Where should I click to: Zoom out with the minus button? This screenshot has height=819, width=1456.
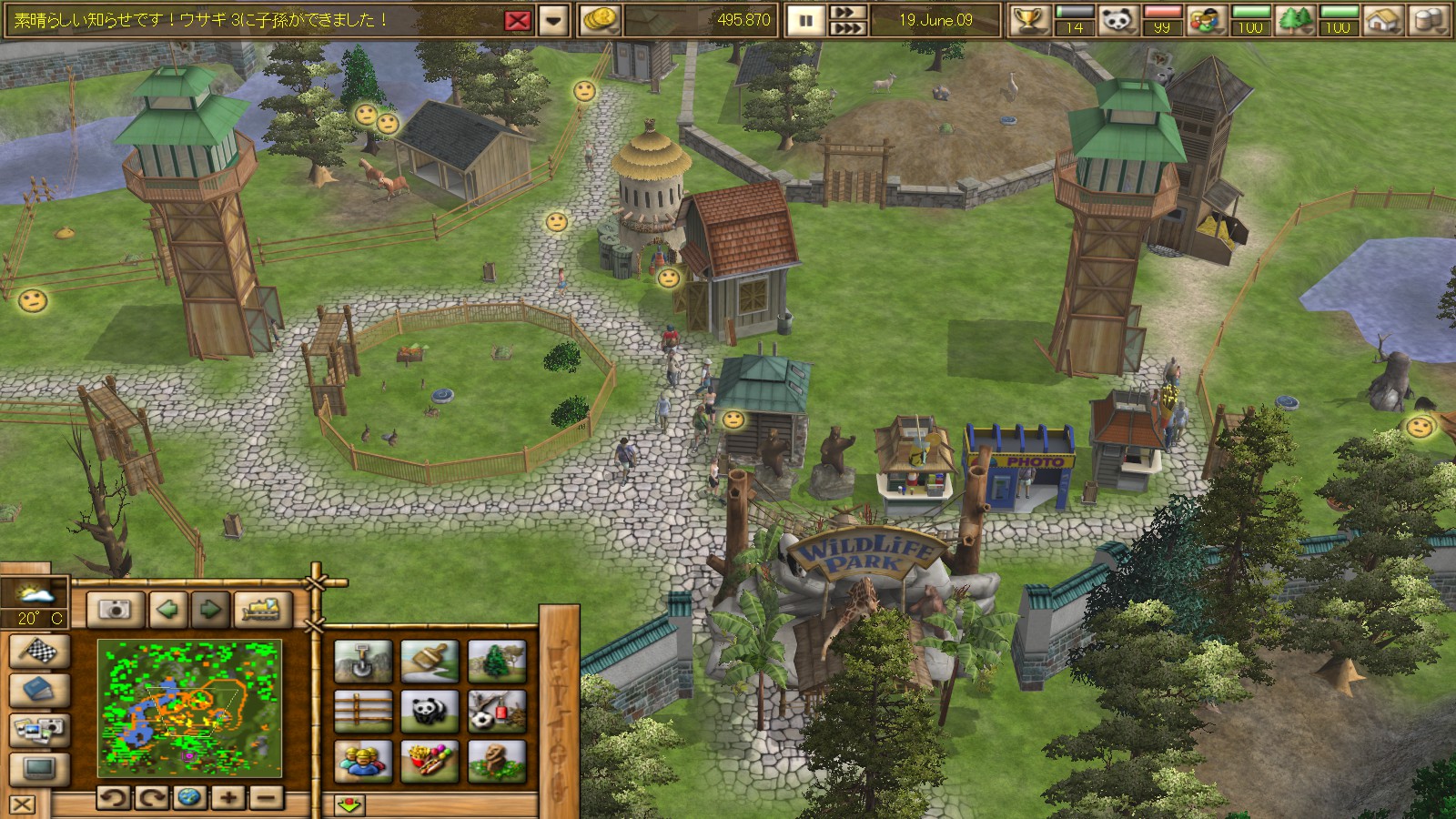point(265,798)
